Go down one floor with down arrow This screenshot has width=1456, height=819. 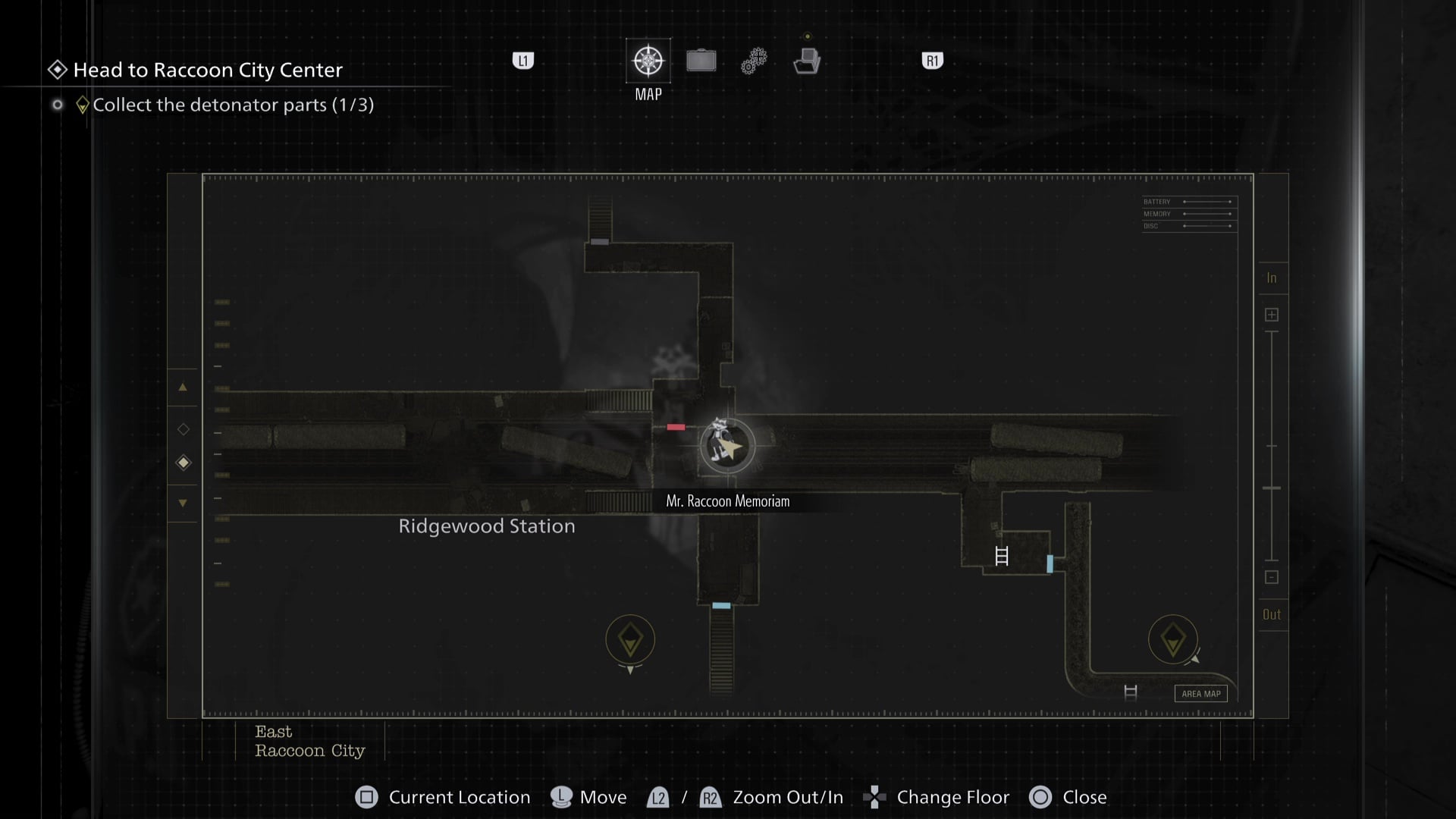coord(183,503)
